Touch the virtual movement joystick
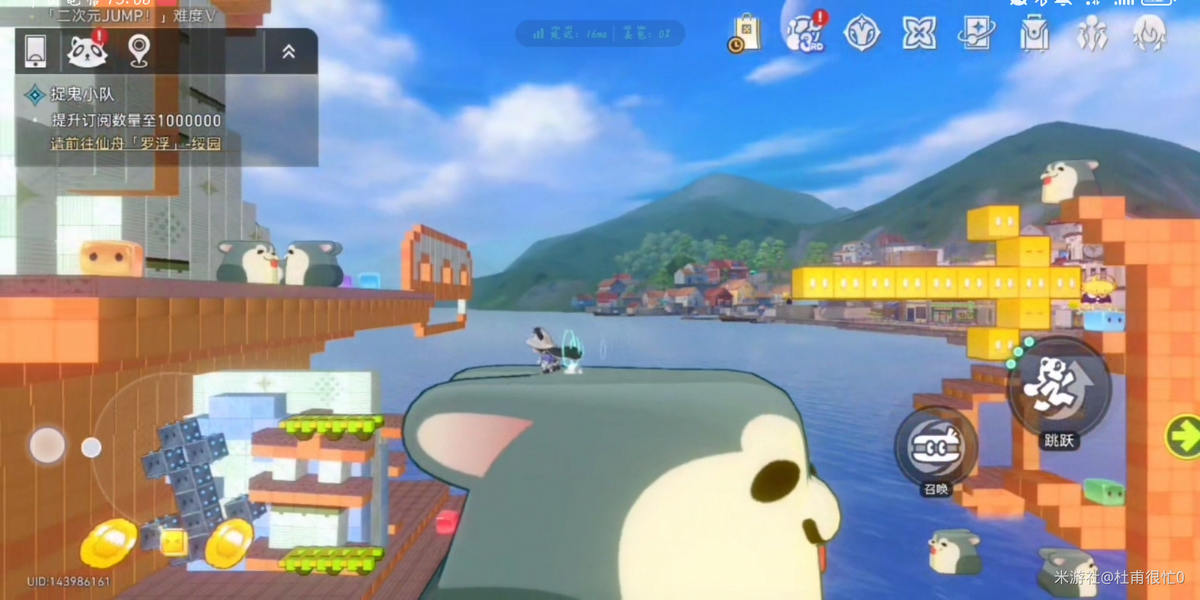Viewport: 1200px width, 600px height. (47, 445)
